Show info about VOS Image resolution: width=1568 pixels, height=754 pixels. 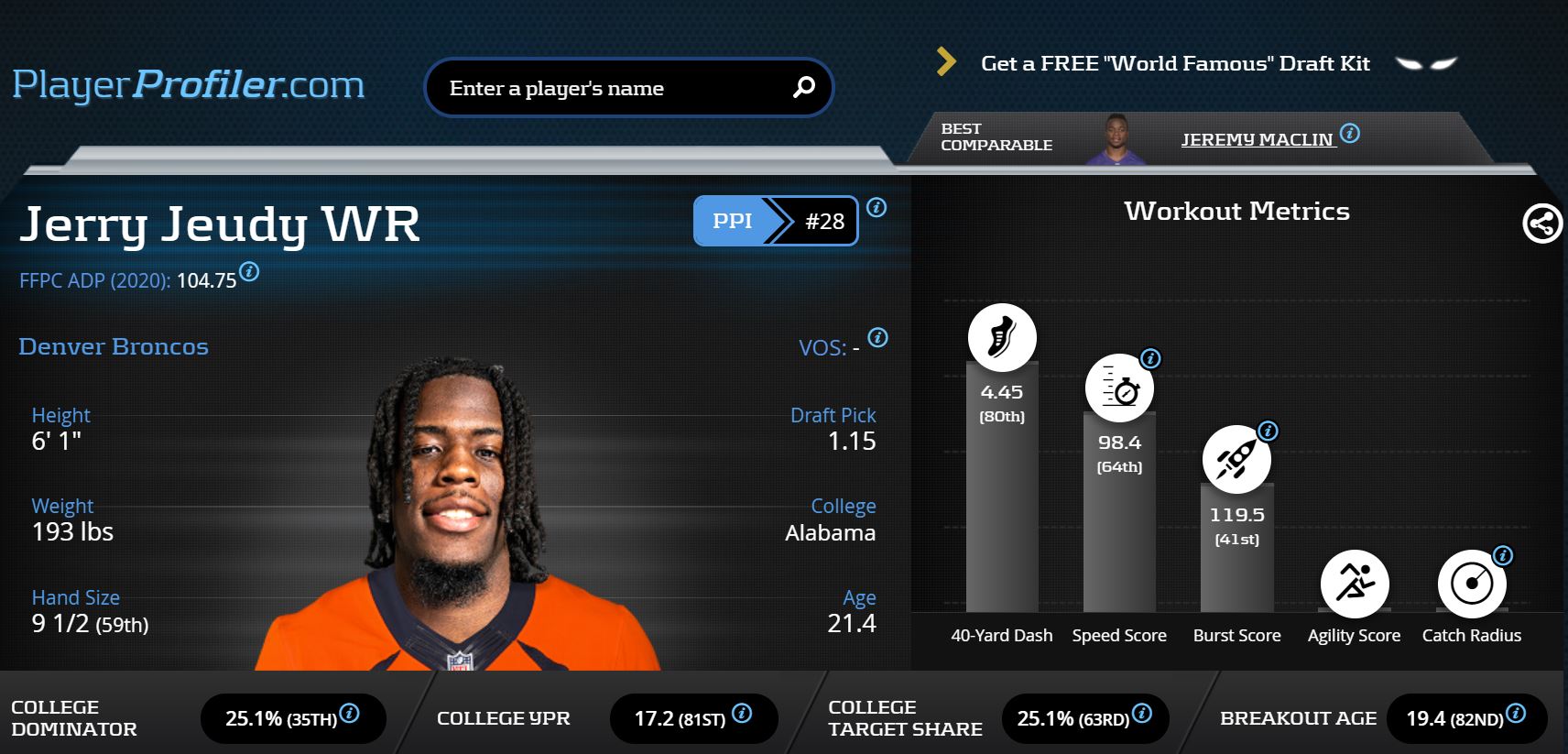tap(877, 338)
